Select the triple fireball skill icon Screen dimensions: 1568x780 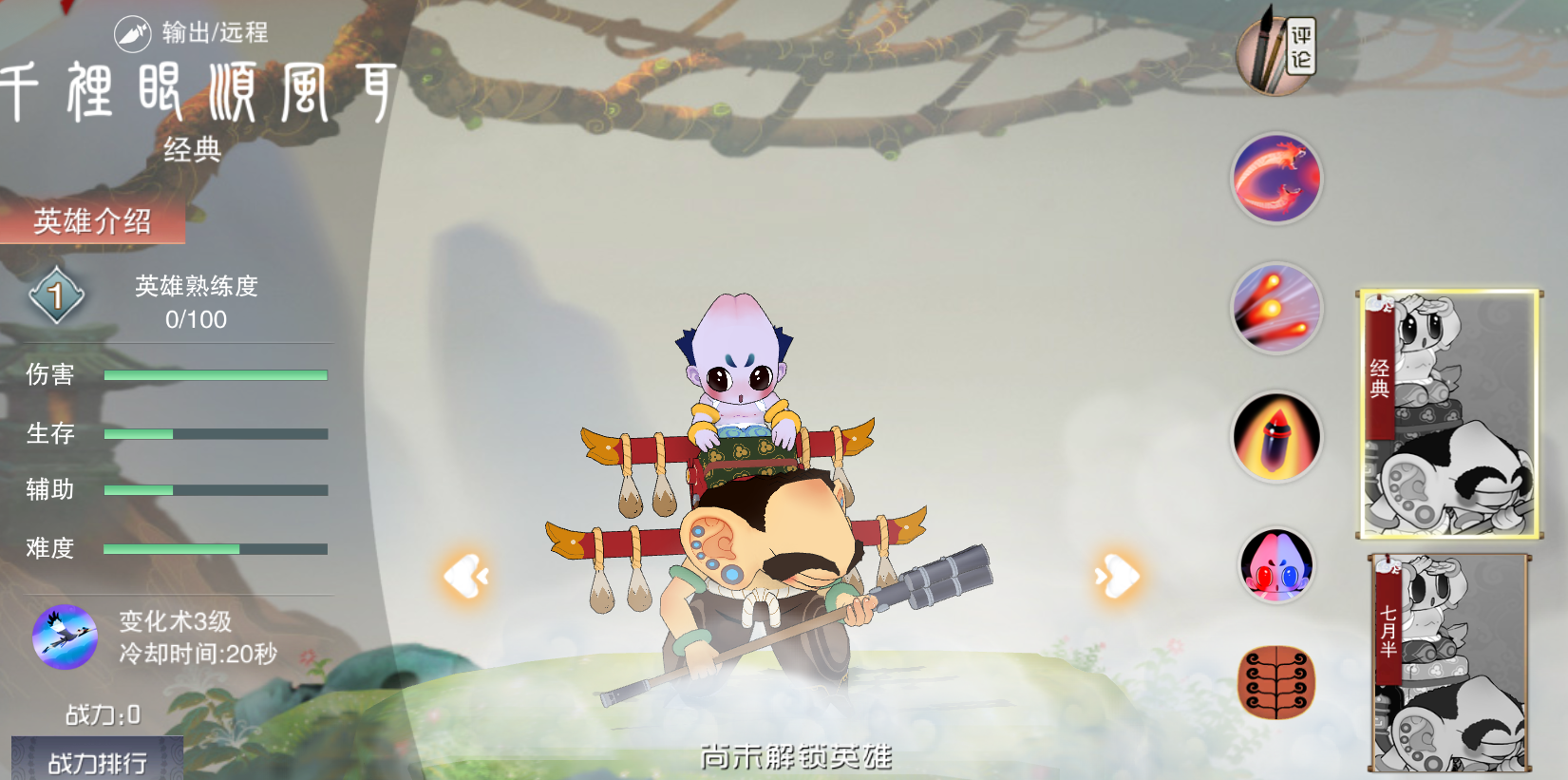(x=1277, y=307)
